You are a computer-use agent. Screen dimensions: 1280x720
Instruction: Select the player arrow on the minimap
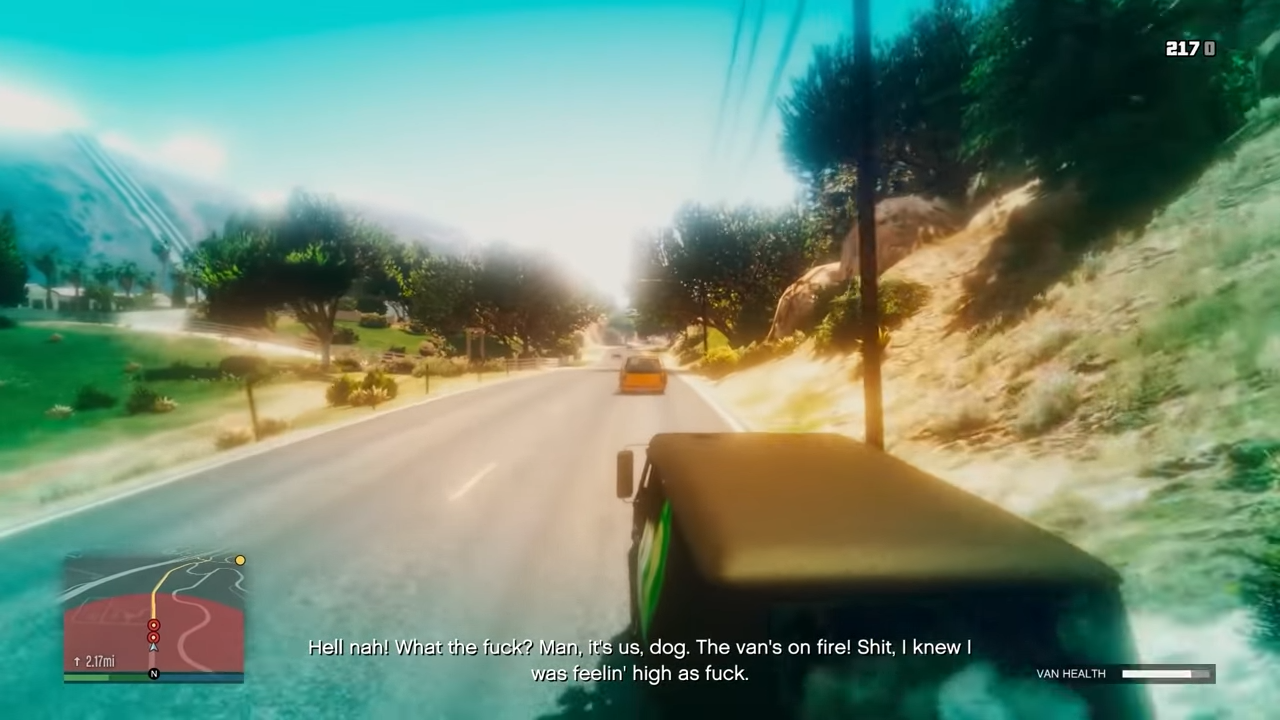pyautogui.click(x=153, y=646)
